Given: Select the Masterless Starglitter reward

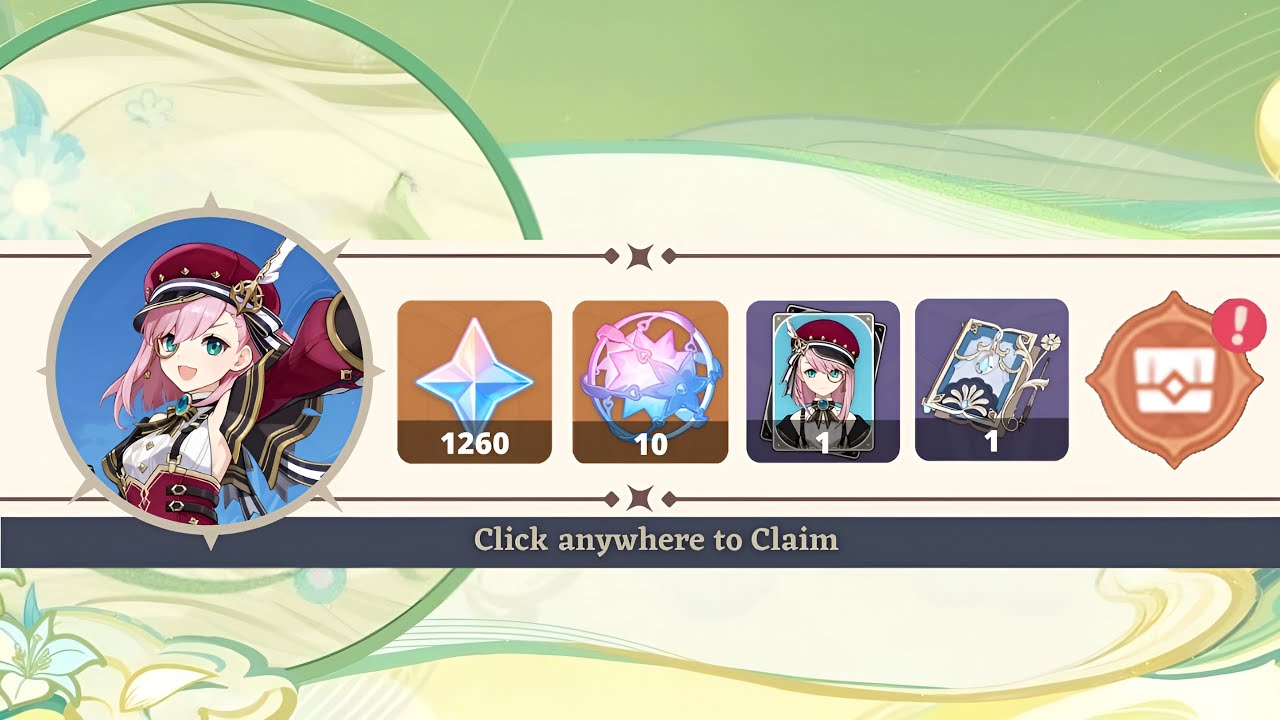Looking at the screenshot, I should click(650, 382).
